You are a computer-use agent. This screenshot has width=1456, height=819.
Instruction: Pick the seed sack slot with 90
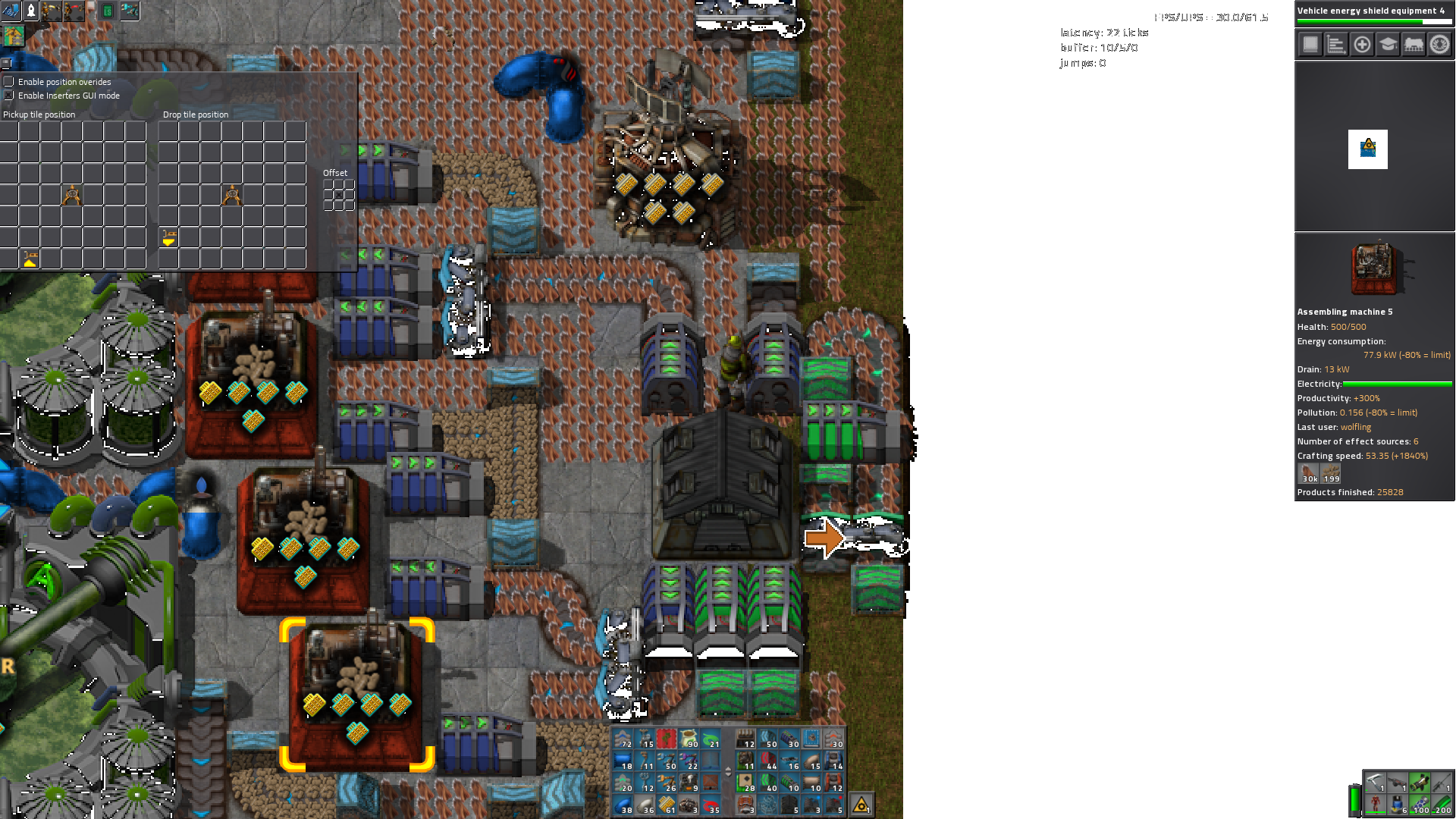coord(689,739)
